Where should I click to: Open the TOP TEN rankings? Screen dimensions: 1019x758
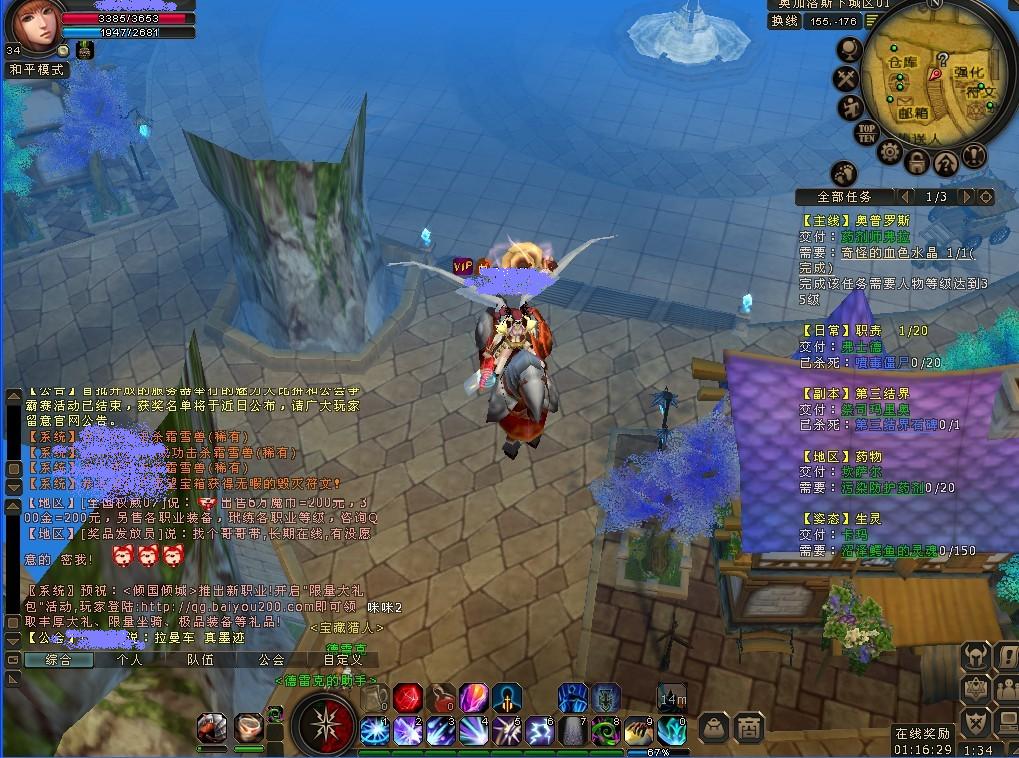(x=866, y=131)
